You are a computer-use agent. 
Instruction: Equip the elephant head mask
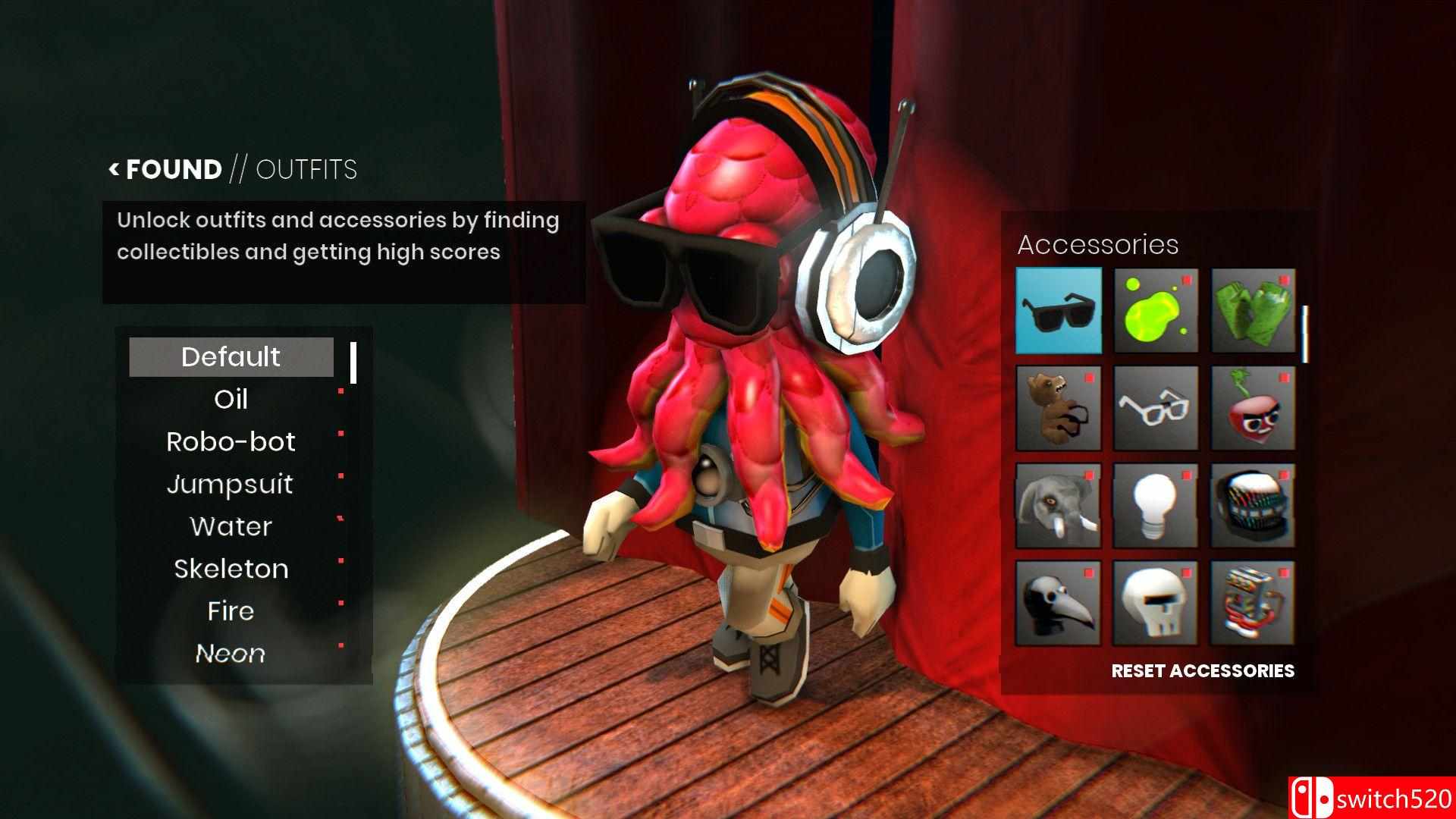(x=1058, y=506)
